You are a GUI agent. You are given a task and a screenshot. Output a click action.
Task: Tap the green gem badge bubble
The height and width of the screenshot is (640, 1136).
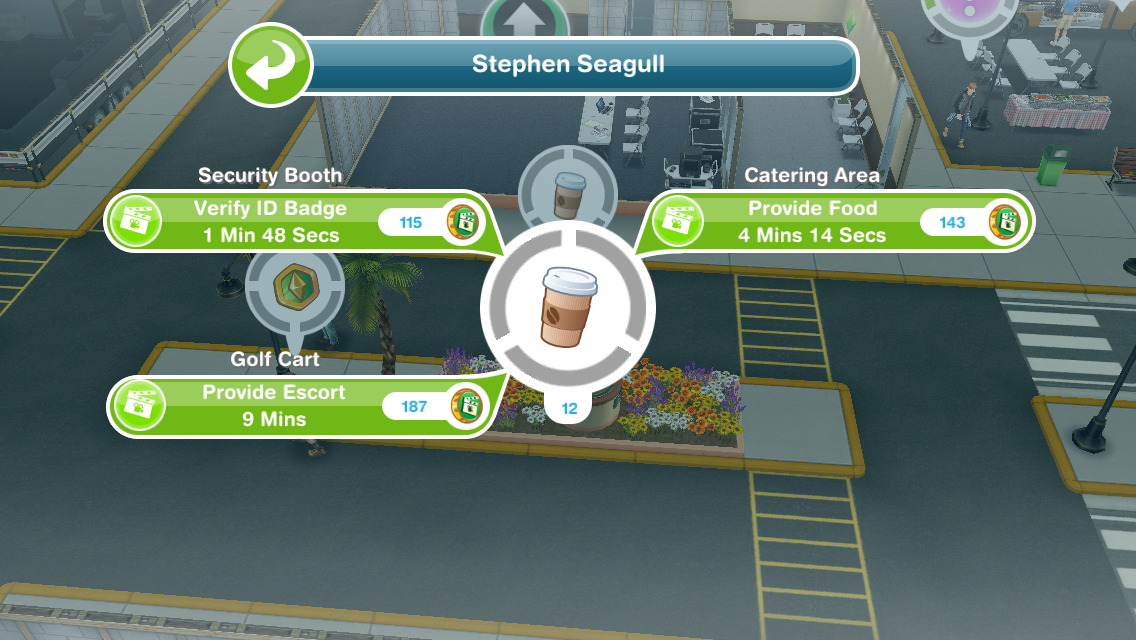pyautogui.click(x=295, y=286)
